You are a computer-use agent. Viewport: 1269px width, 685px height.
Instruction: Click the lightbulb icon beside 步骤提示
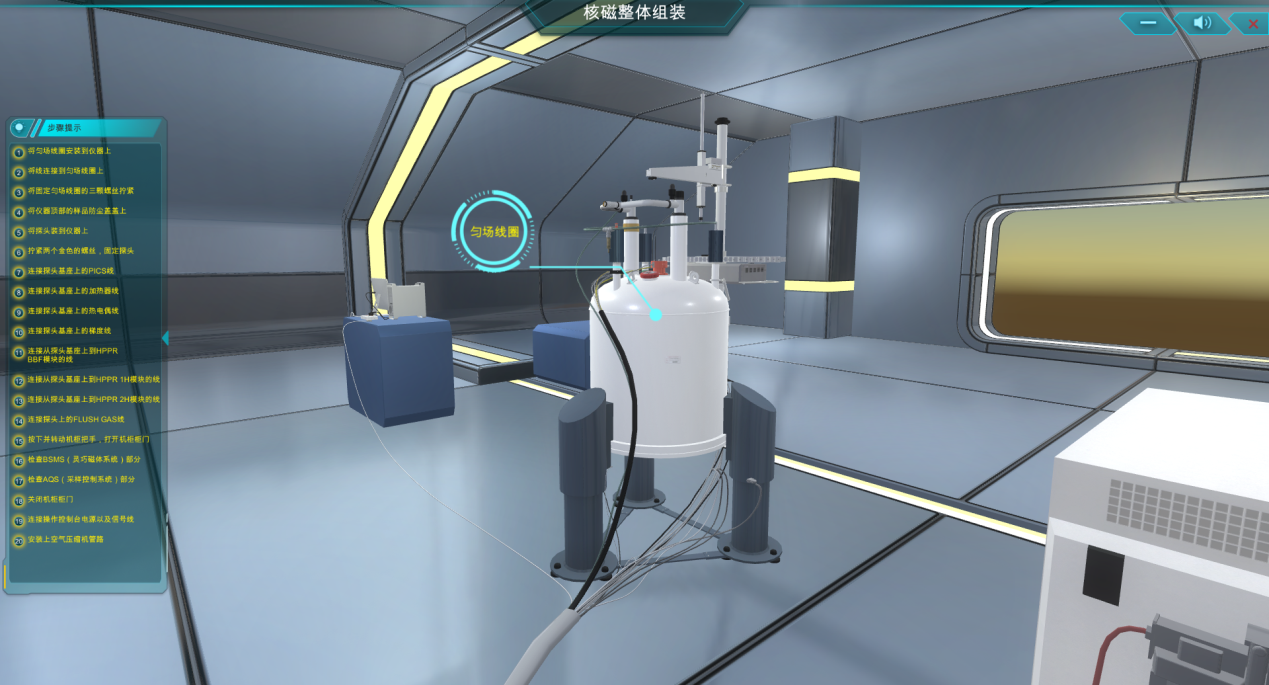19,128
